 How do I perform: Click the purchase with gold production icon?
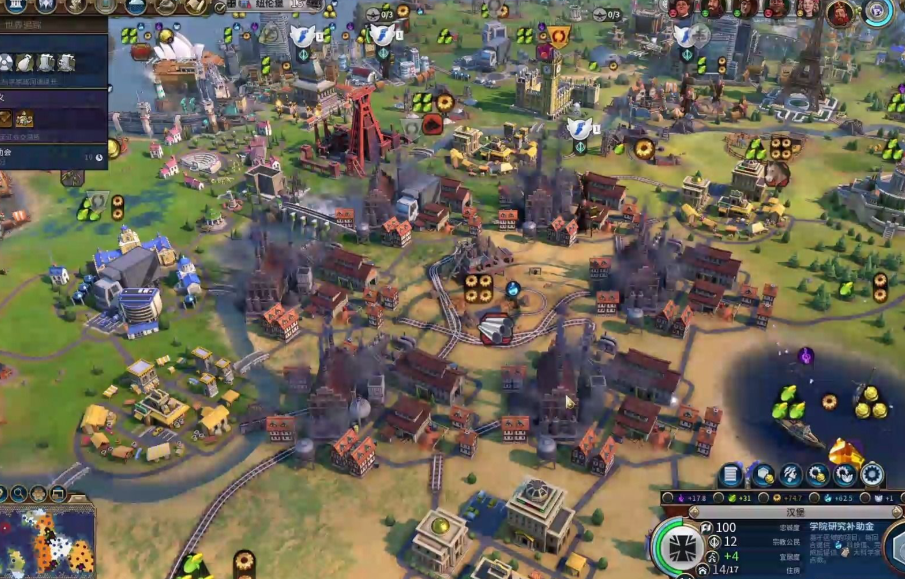pyautogui.click(x=818, y=475)
